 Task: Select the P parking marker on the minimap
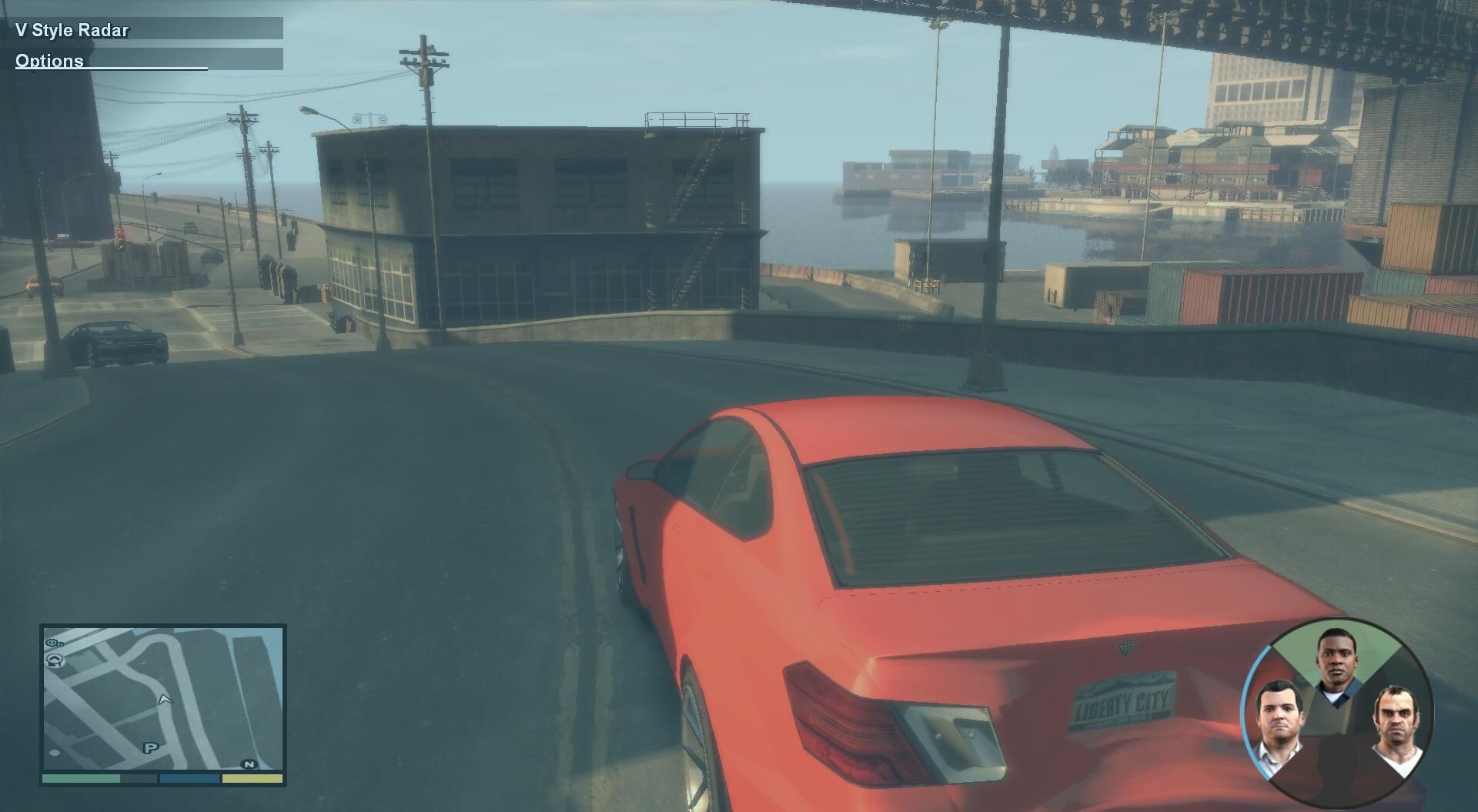150,747
